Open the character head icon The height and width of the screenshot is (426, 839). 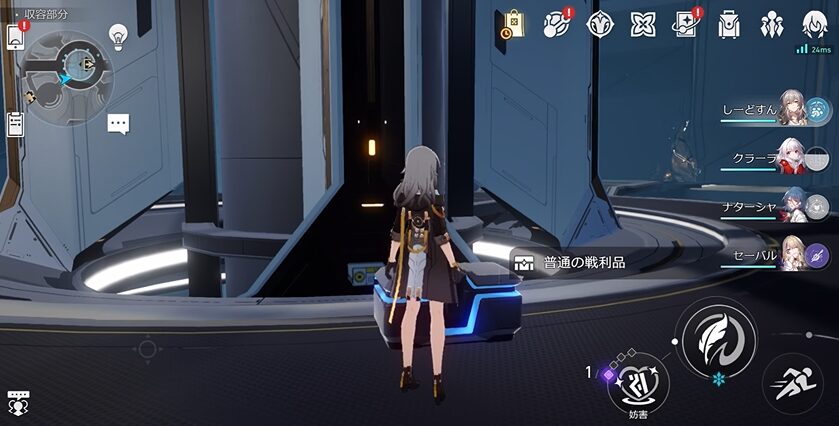(815, 25)
